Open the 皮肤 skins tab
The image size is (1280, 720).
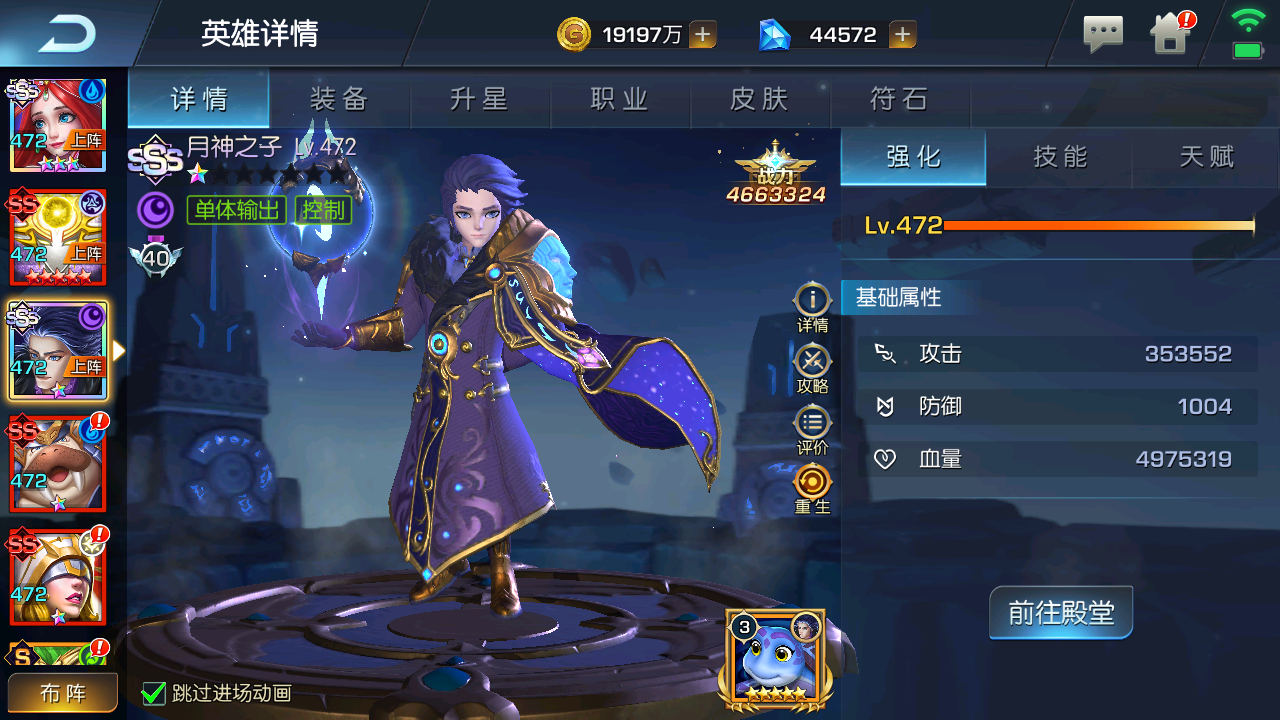click(x=760, y=99)
